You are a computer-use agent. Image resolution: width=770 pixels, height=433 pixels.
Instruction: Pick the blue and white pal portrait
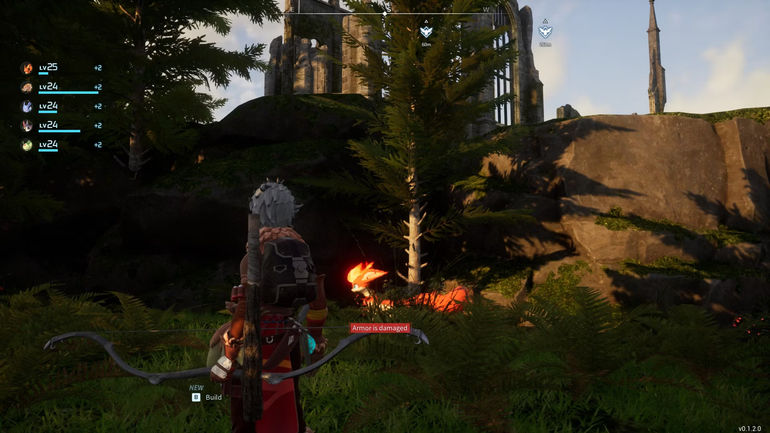(x=27, y=107)
